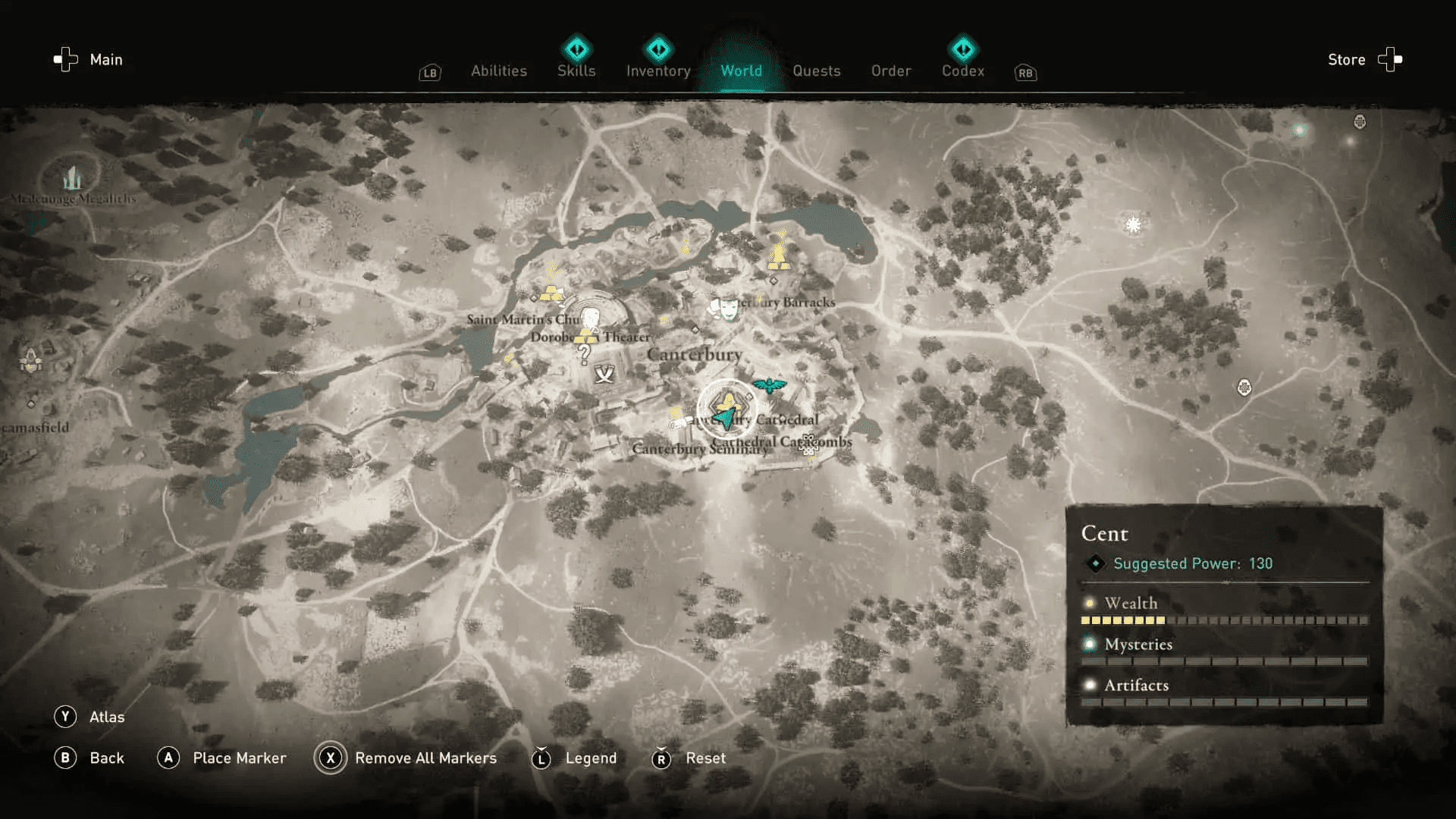Click the question mark mystery icon near Canterbury
The image size is (1456, 819).
(x=582, y=353)
